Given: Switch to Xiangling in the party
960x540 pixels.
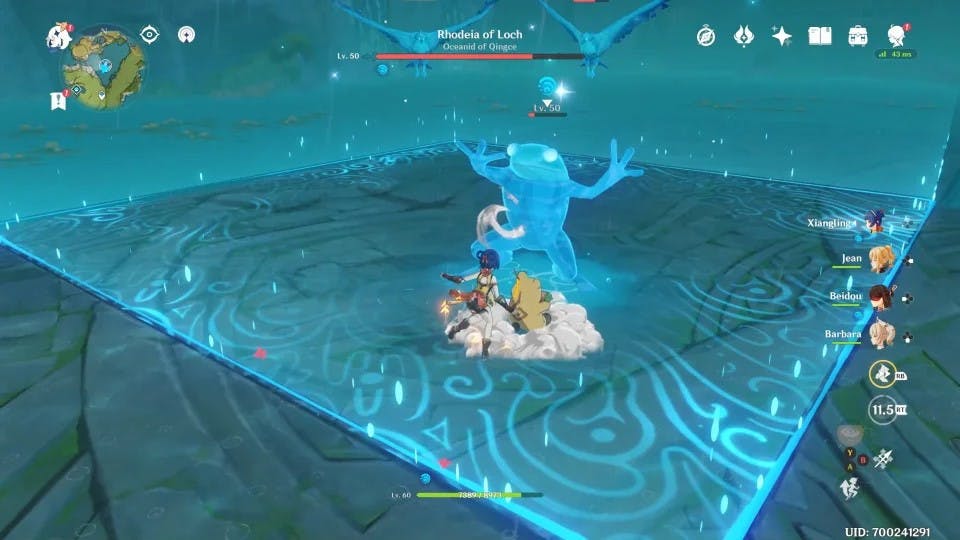Looking at the screenshot, I should coord(876,222).
